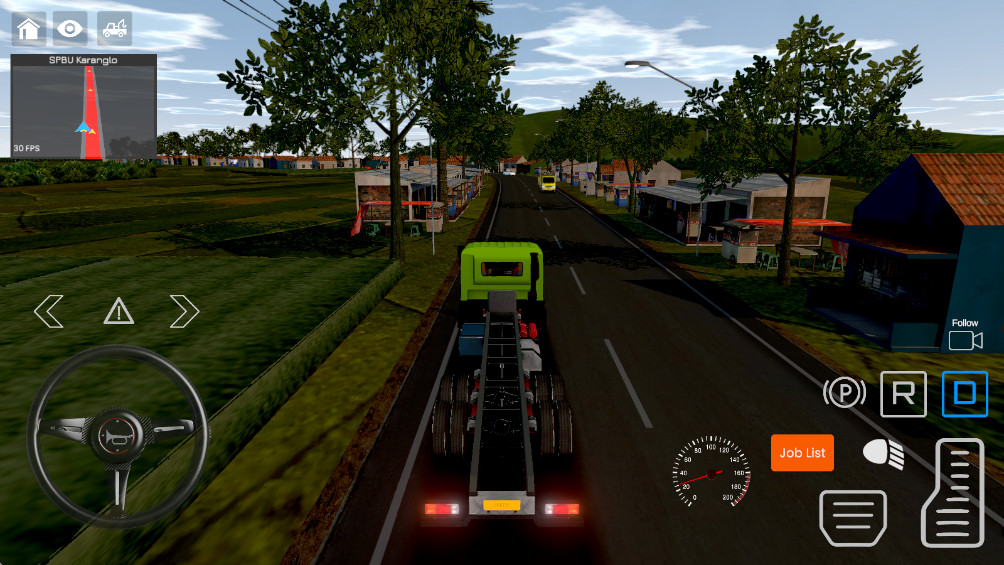Switch the Follow camera view

click(965, 340)
